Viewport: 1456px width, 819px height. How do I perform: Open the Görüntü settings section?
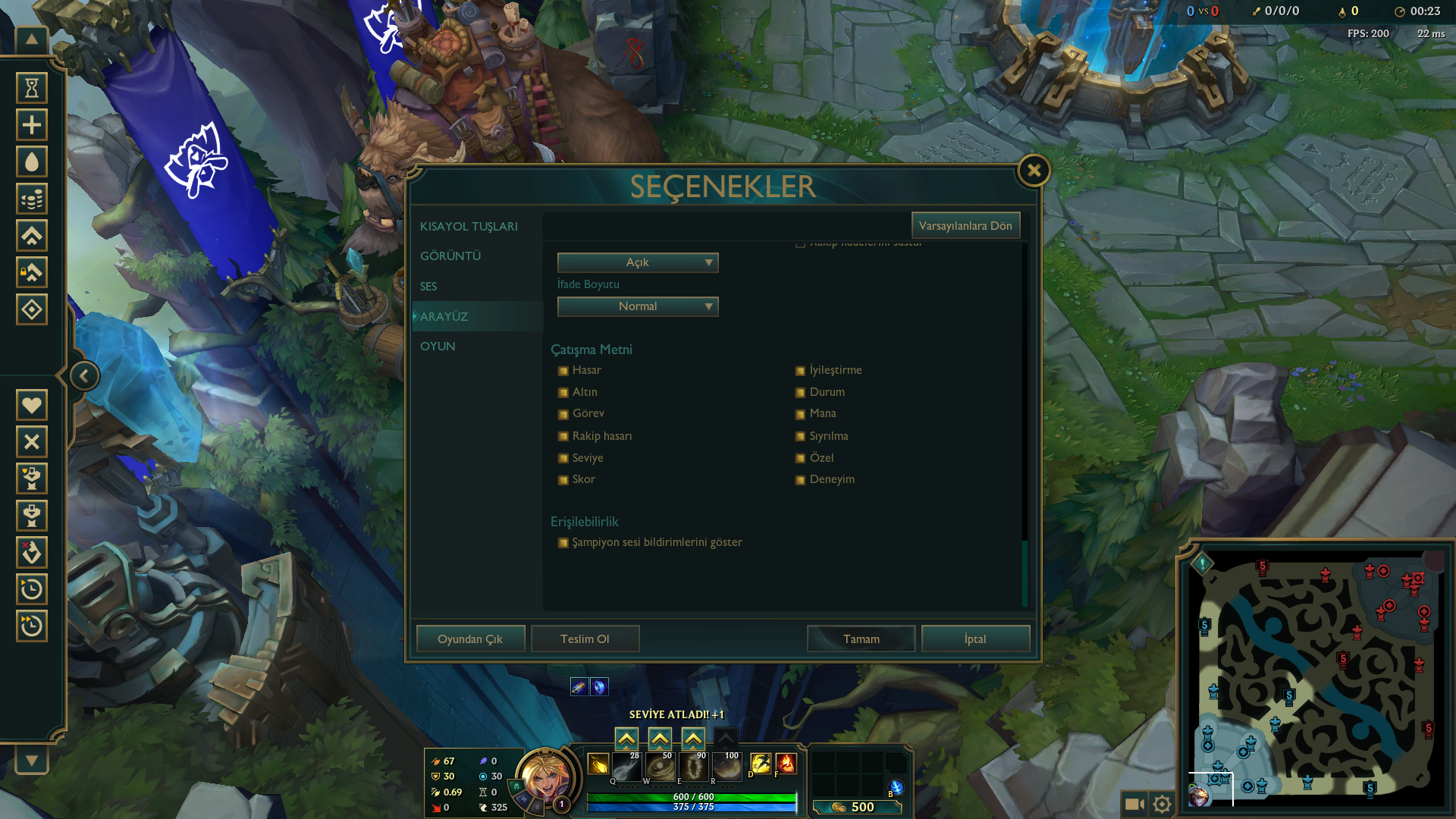[450, 256]
